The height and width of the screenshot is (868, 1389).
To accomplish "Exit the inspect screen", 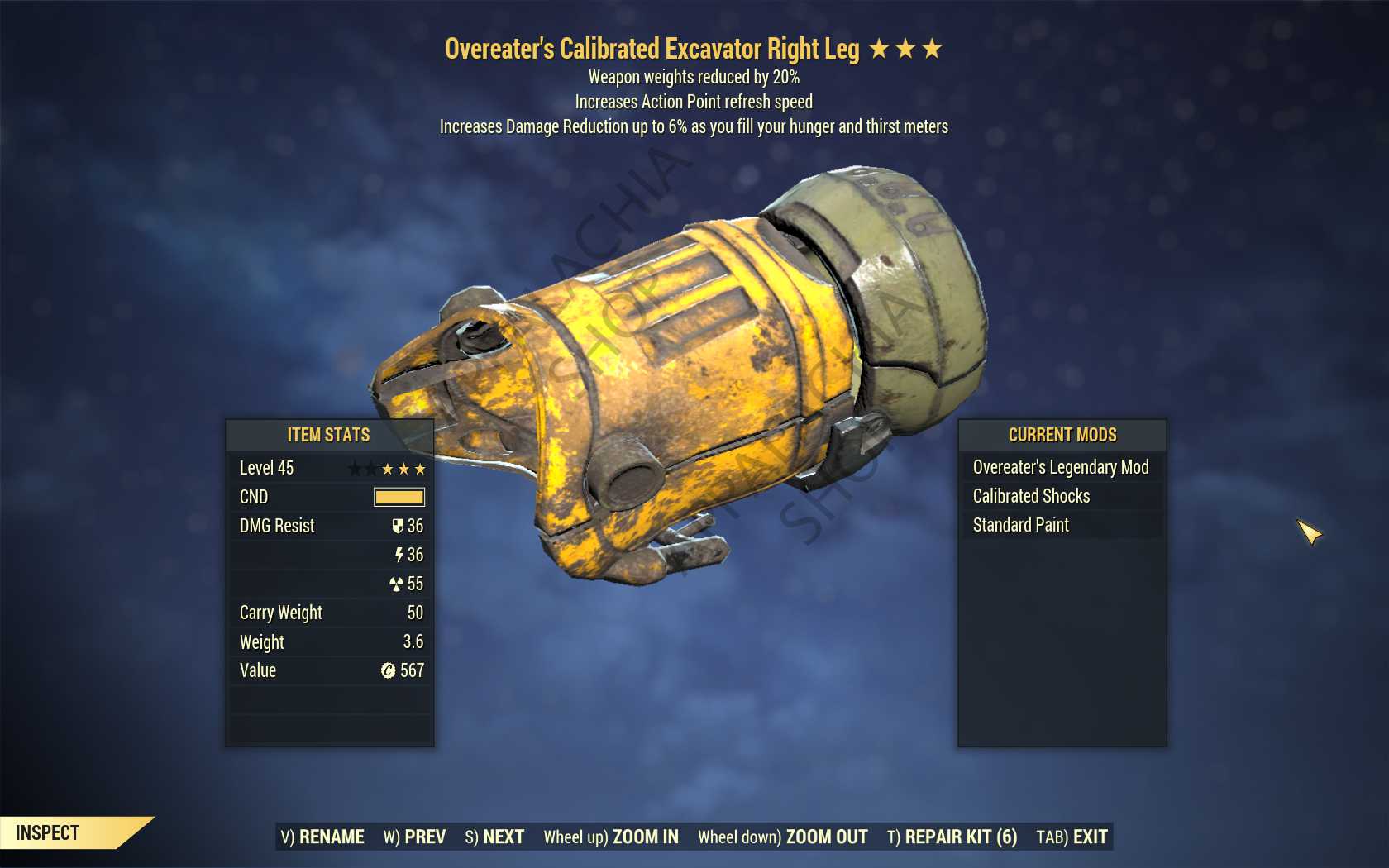I will tap(1072, 837).
